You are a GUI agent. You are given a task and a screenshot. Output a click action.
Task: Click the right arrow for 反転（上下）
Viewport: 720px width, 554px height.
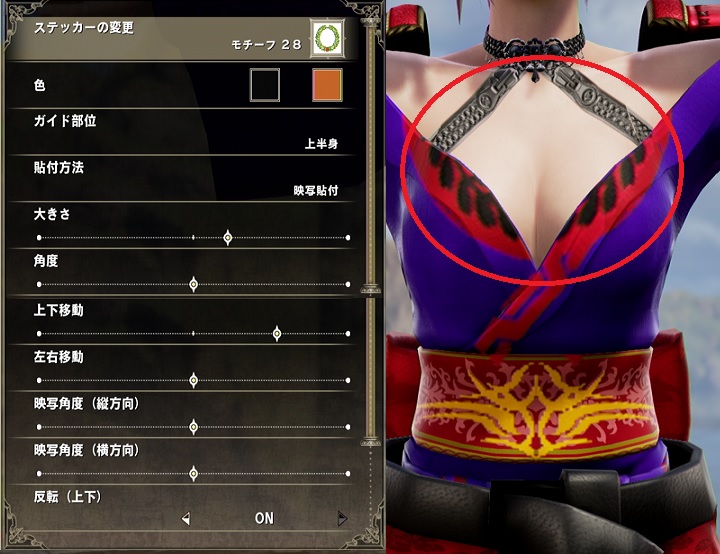342,519
